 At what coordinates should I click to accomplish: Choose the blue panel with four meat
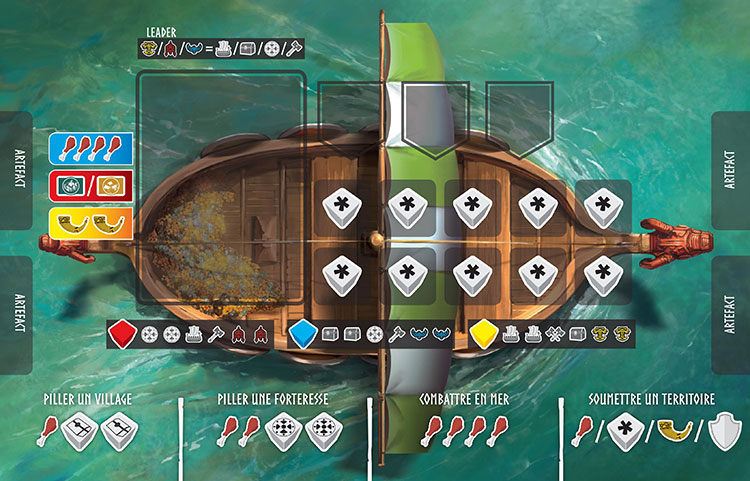tap(91, 149)
